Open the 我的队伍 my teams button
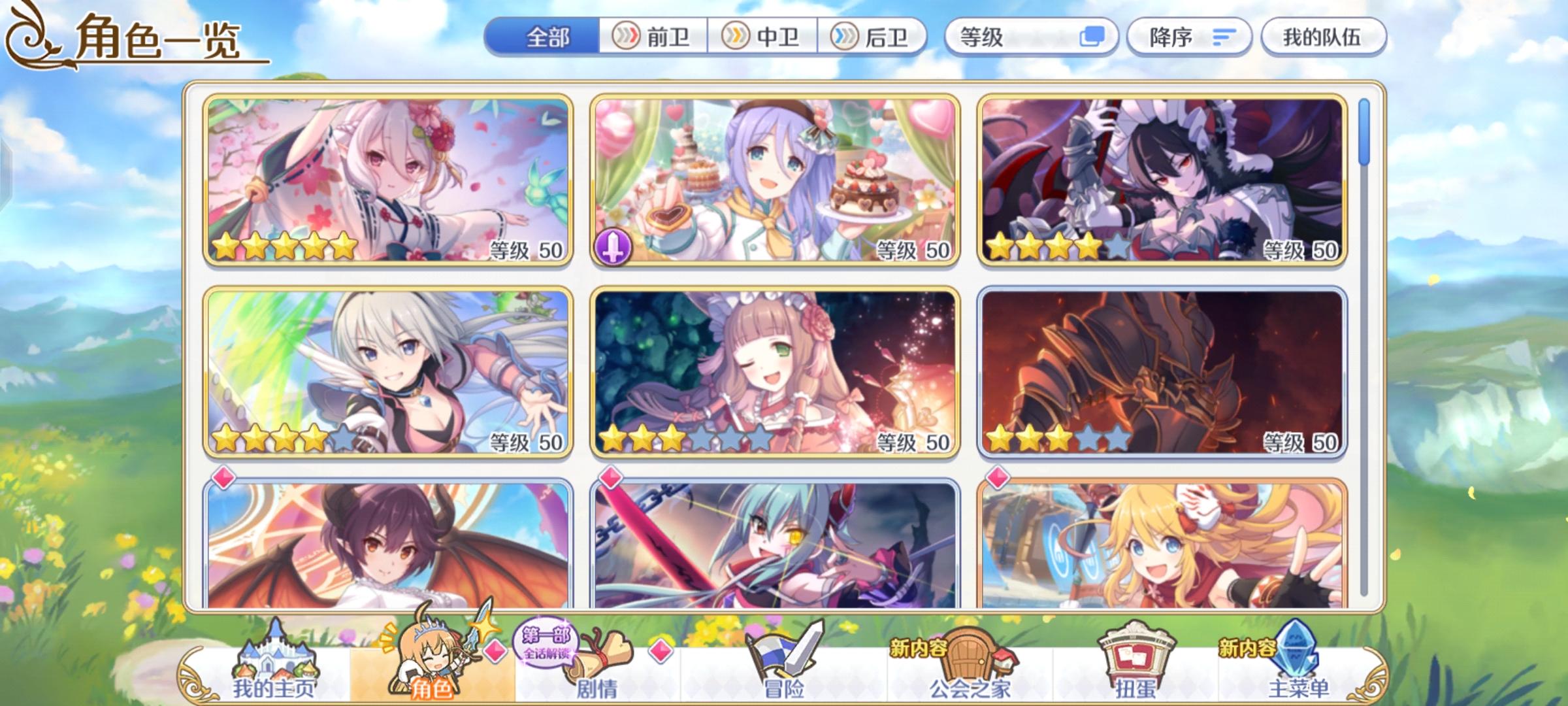Image resolution: width=1568 pixels, height=706 pixels. click(1322, 37)
